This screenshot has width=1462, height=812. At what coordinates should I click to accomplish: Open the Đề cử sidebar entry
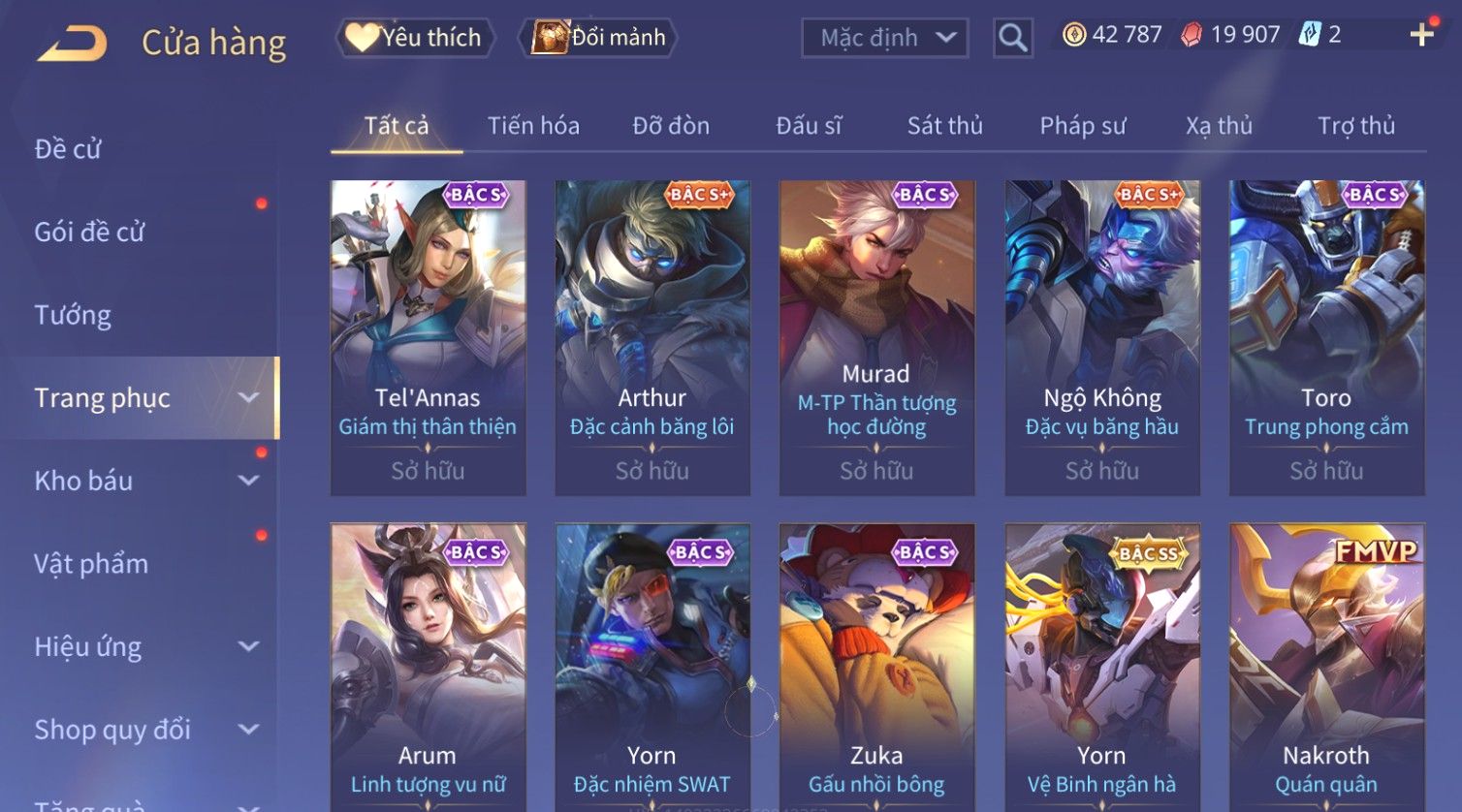68,149
